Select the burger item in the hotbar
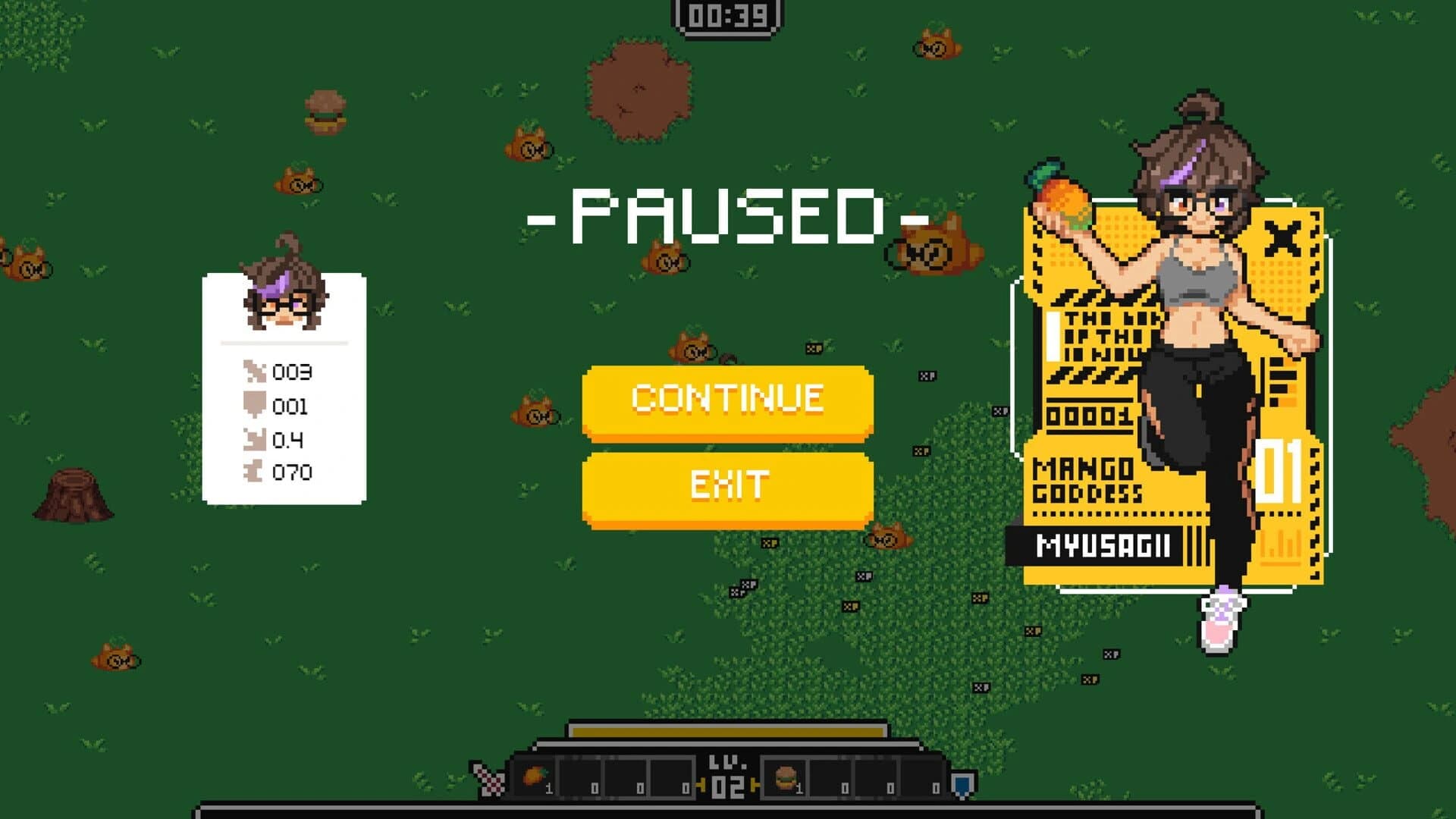 click(x=786, y=777)
